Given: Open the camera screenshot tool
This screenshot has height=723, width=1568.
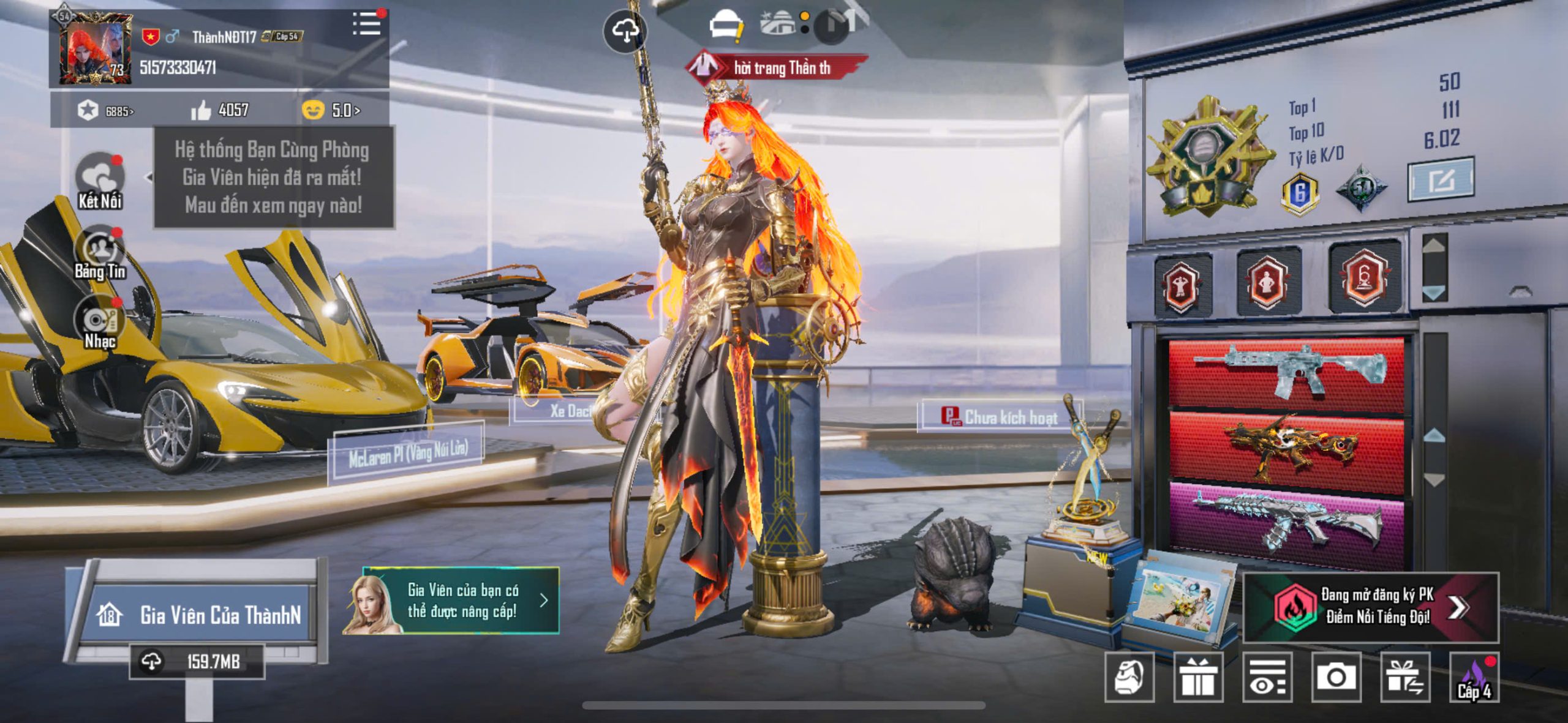Looking at the screenshot, I should (1336, 677).
